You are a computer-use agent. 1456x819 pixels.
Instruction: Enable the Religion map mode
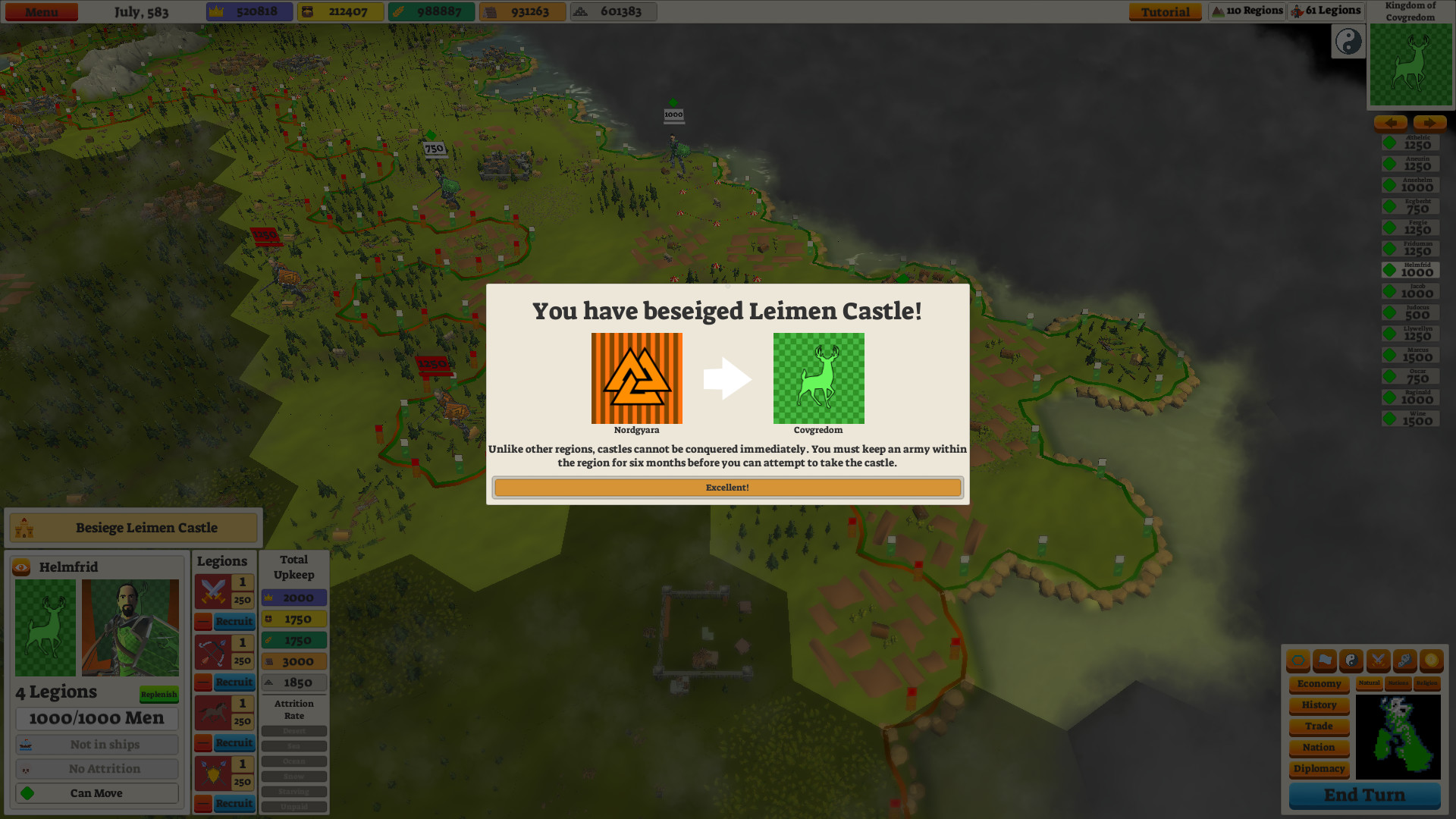(x=1426, y=682)
